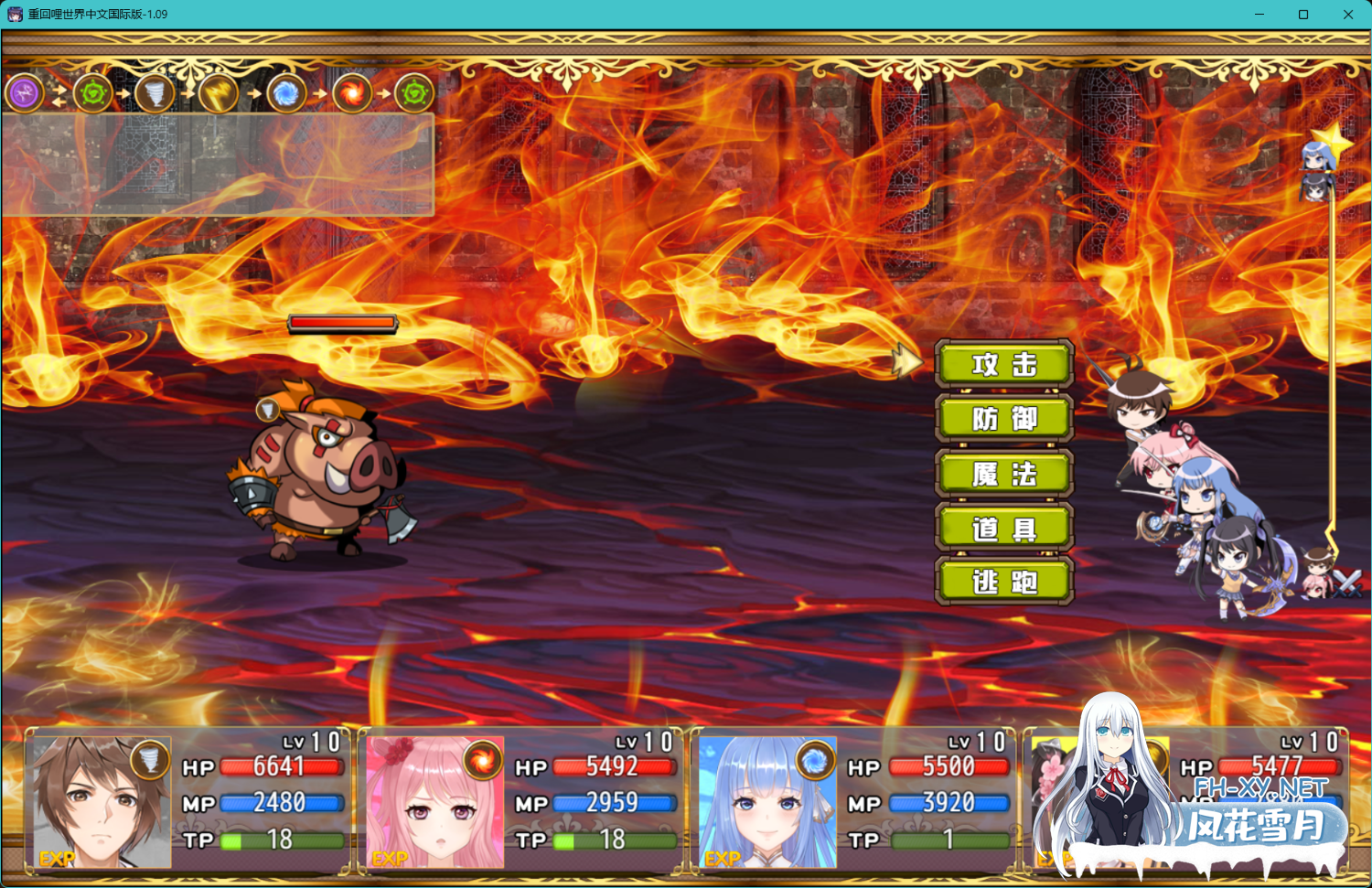Select the blue-haired girl portrait
The width and height of the screenshot is (1372, 888).
pyautogui.click(x=766, y=802)
